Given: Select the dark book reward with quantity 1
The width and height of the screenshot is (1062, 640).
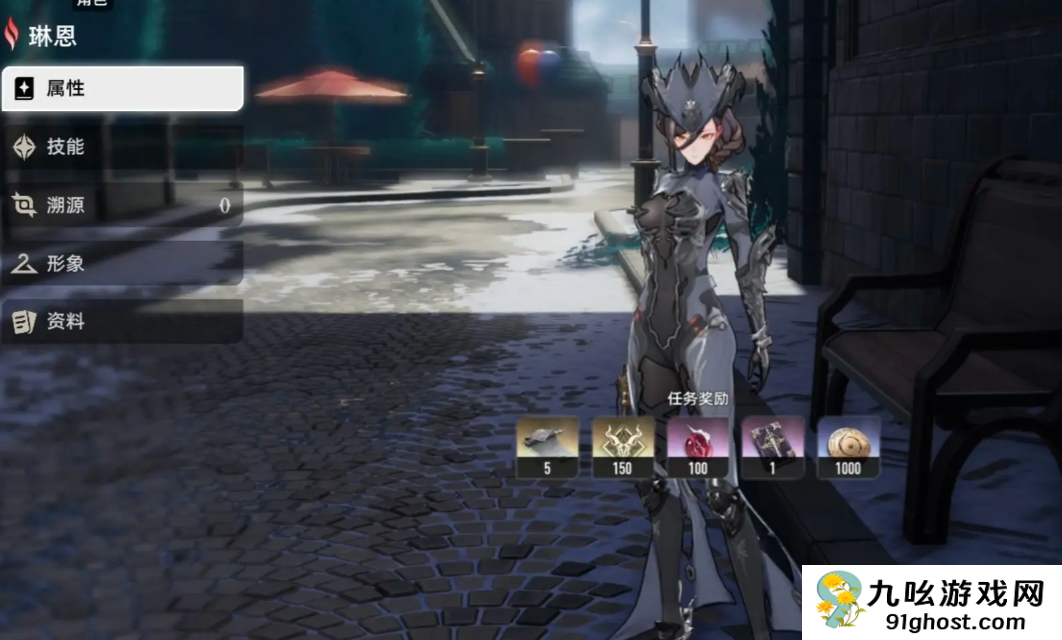Looking at the screenshot, I should (x=773, y=446).
